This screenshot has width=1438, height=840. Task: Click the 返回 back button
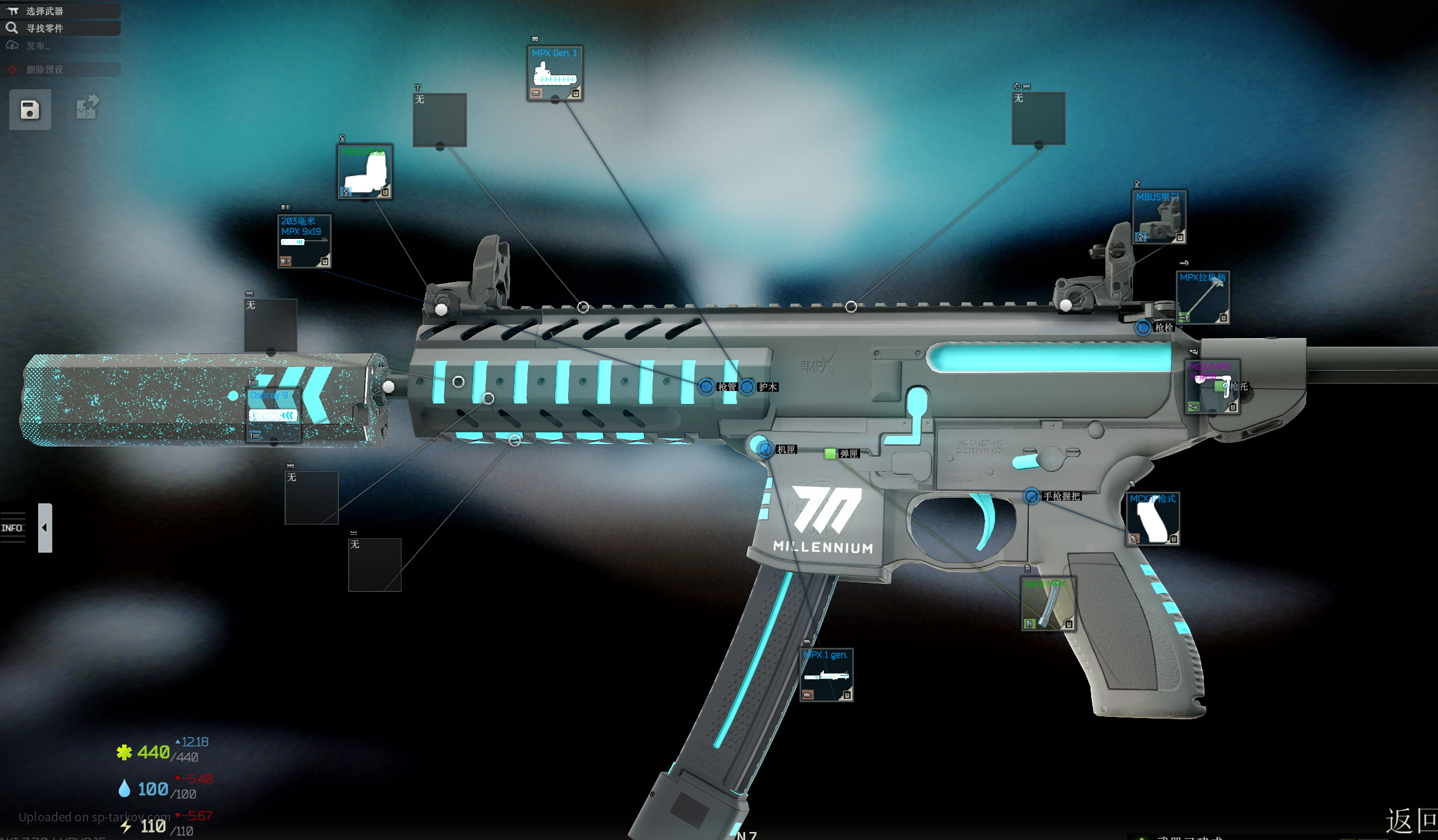(x=1411, y=820)
